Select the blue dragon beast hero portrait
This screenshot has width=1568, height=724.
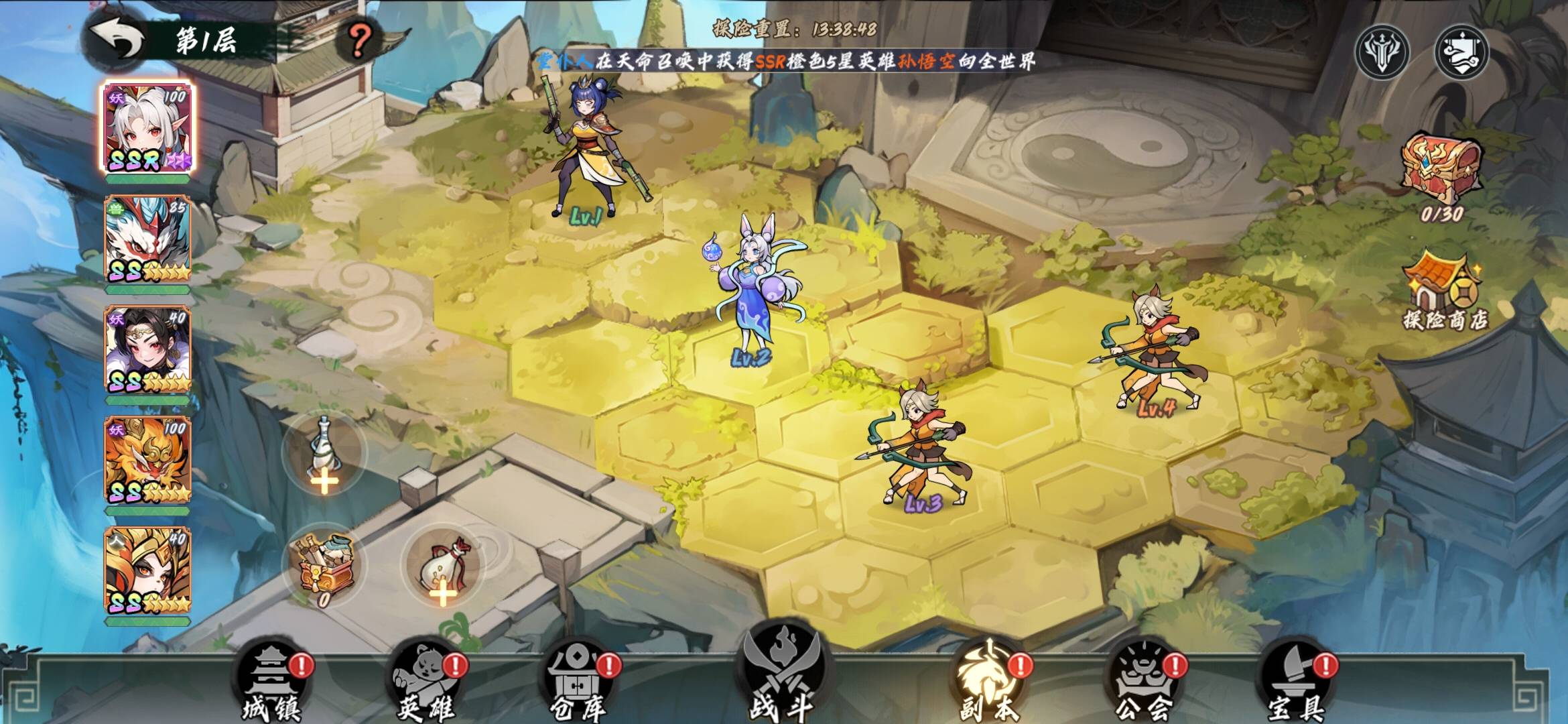click(x=147, y=239)
